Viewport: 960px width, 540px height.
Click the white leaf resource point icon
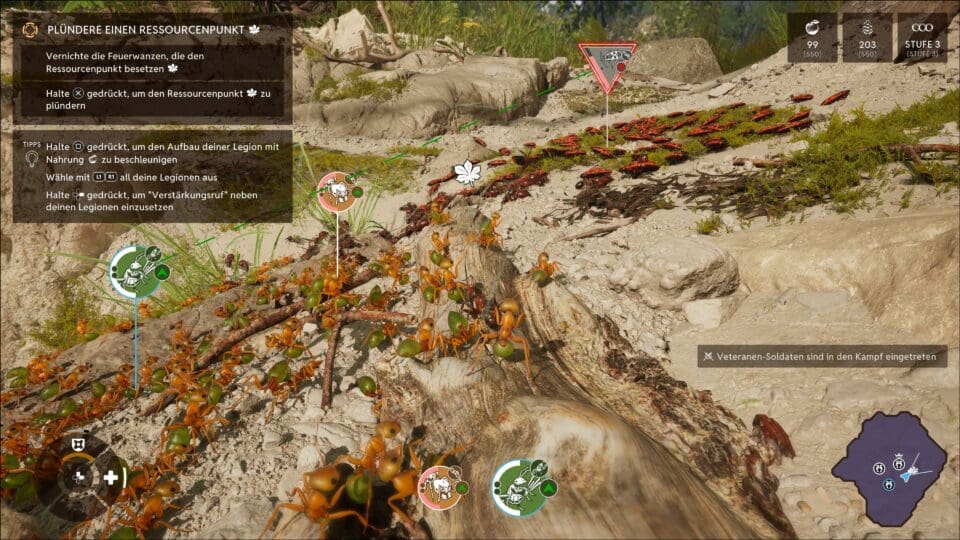click(467, 173)
